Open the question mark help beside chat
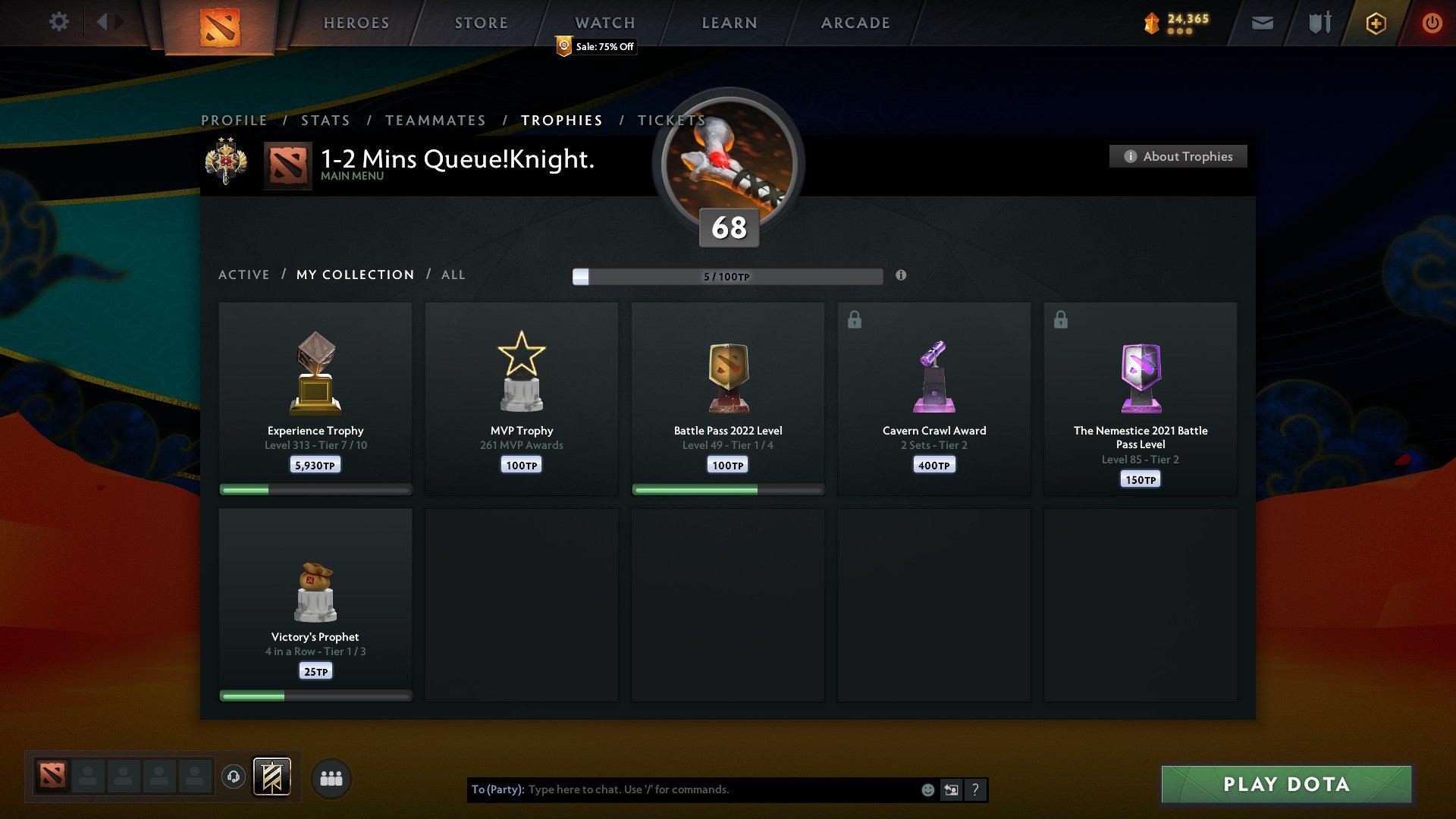 point(975,789)
